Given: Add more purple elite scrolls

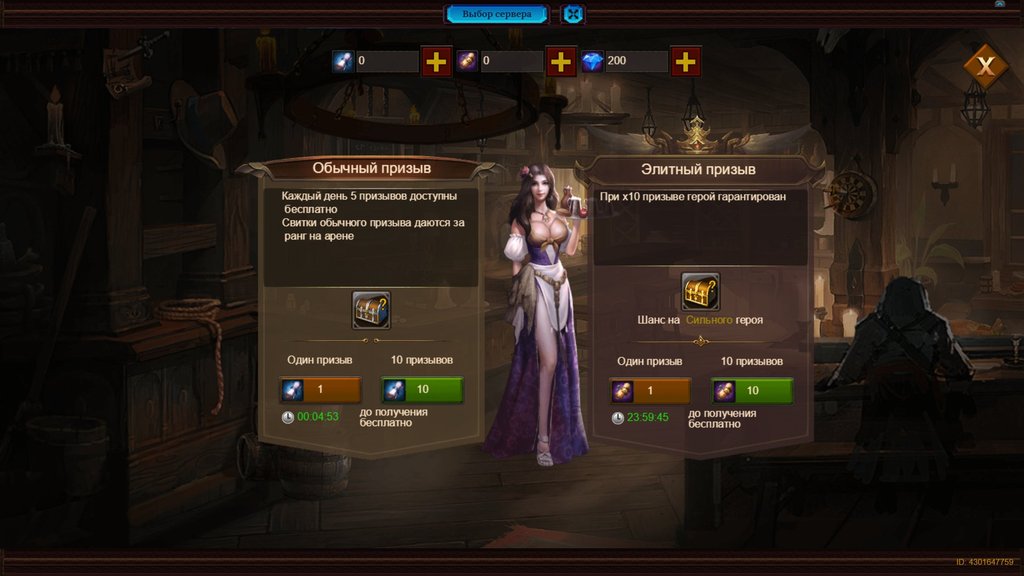Looking at the screenshot, I should [x=561, y=61].
